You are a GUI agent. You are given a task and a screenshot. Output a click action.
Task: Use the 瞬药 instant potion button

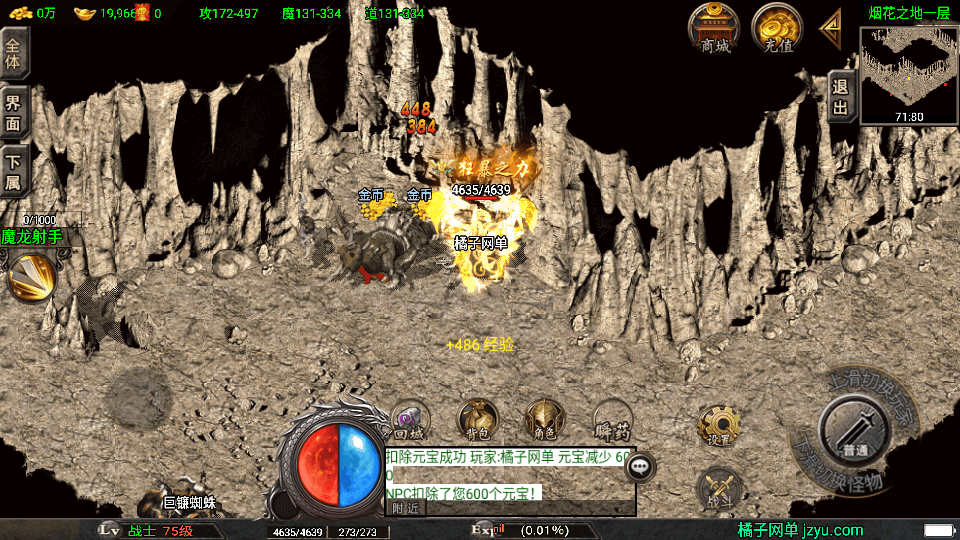point(611,420)
